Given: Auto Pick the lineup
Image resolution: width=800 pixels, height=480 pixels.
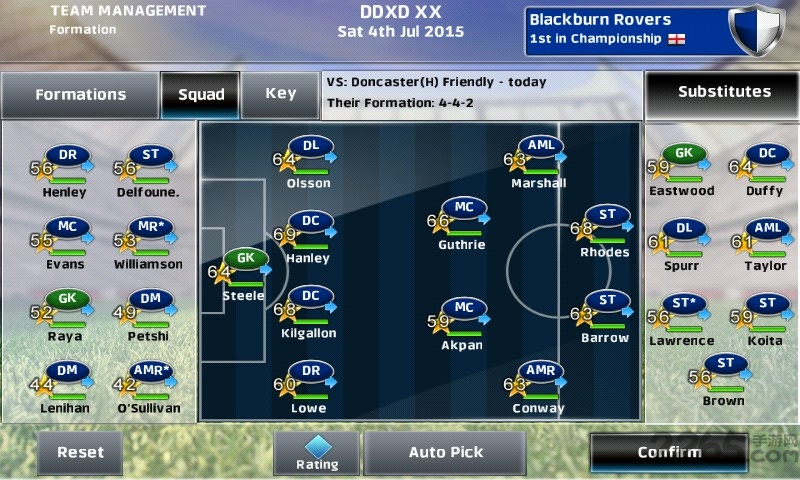Looking at the screenshot, I should point(446,452).
